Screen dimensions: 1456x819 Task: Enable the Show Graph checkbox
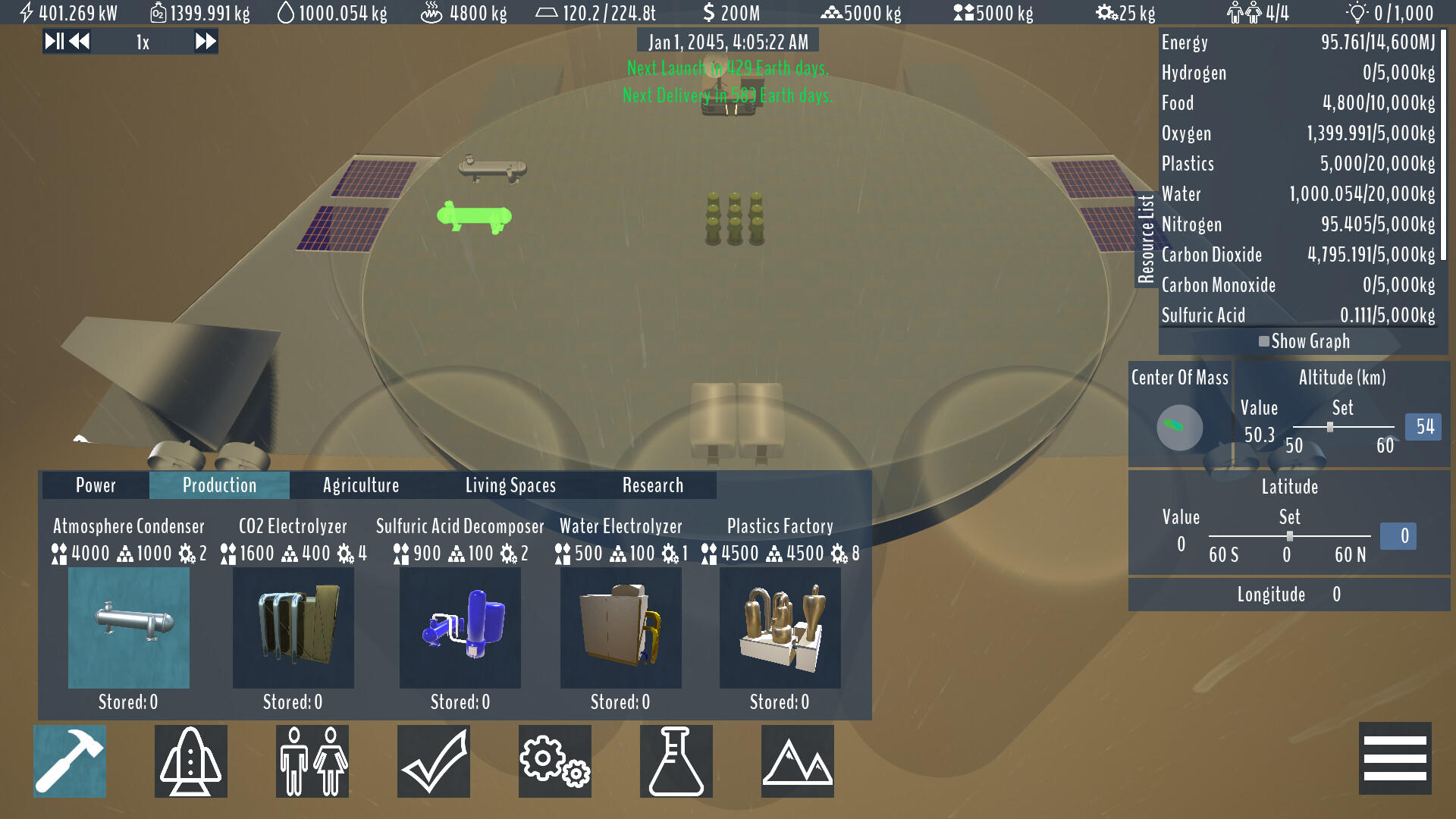click(x=1265, y=341)
